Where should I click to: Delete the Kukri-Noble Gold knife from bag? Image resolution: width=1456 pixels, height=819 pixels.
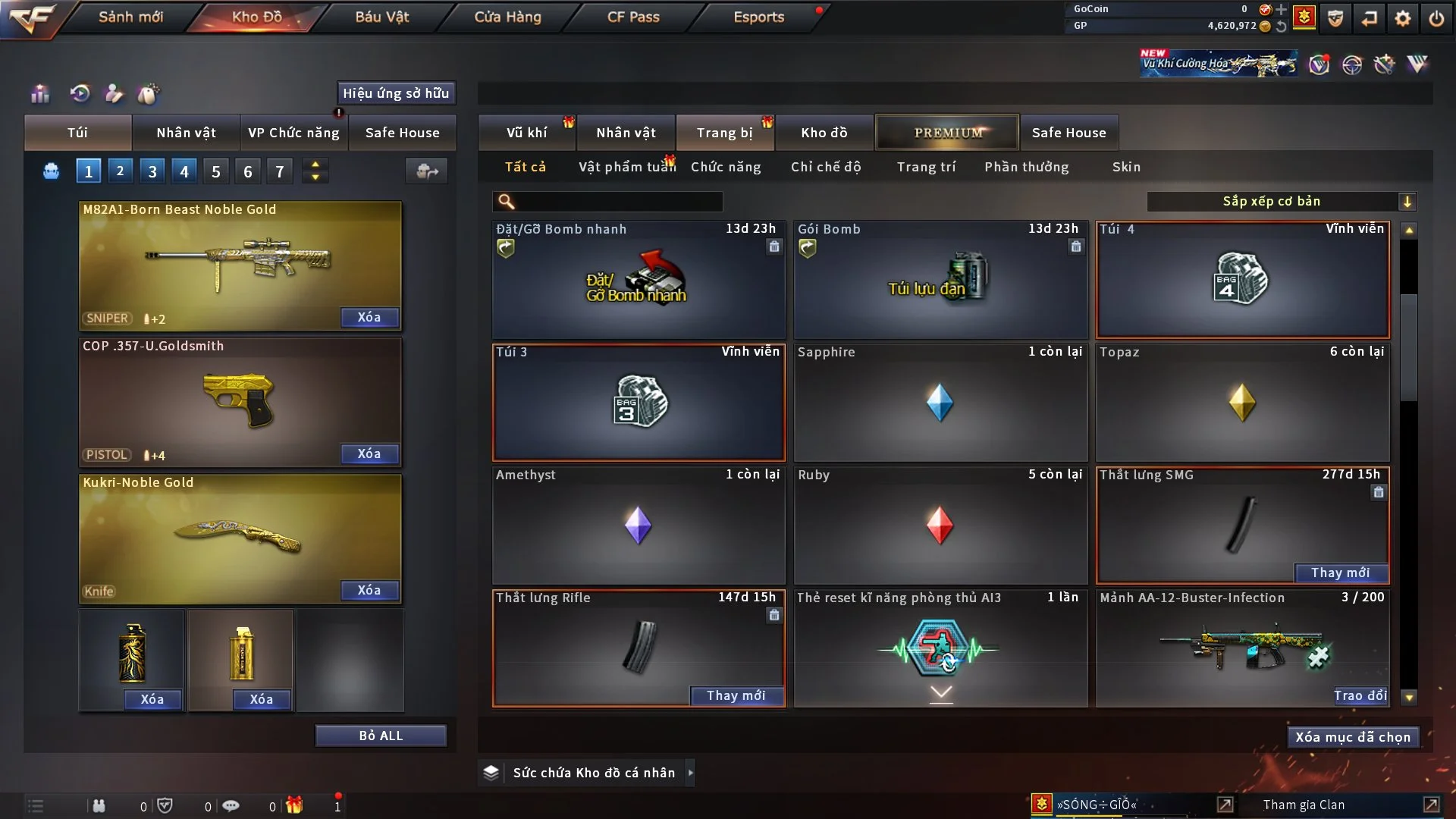pyautogui.click(x=369, y=591)
